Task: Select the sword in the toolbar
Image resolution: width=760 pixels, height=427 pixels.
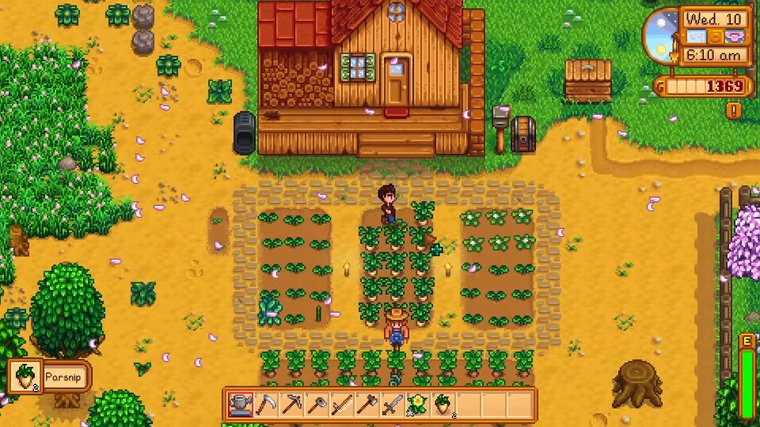Action: [x=391, y=404]
